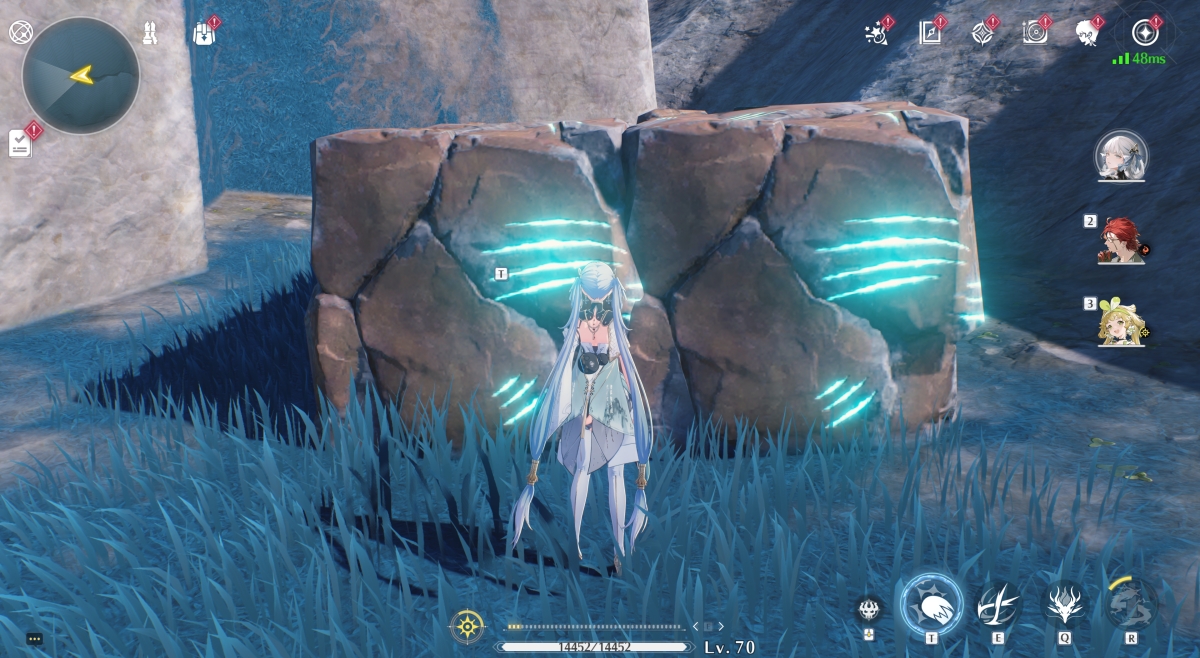The width and height of the screenshot is (1200, 658).
Task: Open the guidebook compass icon
Action: (x=930, y=33)
